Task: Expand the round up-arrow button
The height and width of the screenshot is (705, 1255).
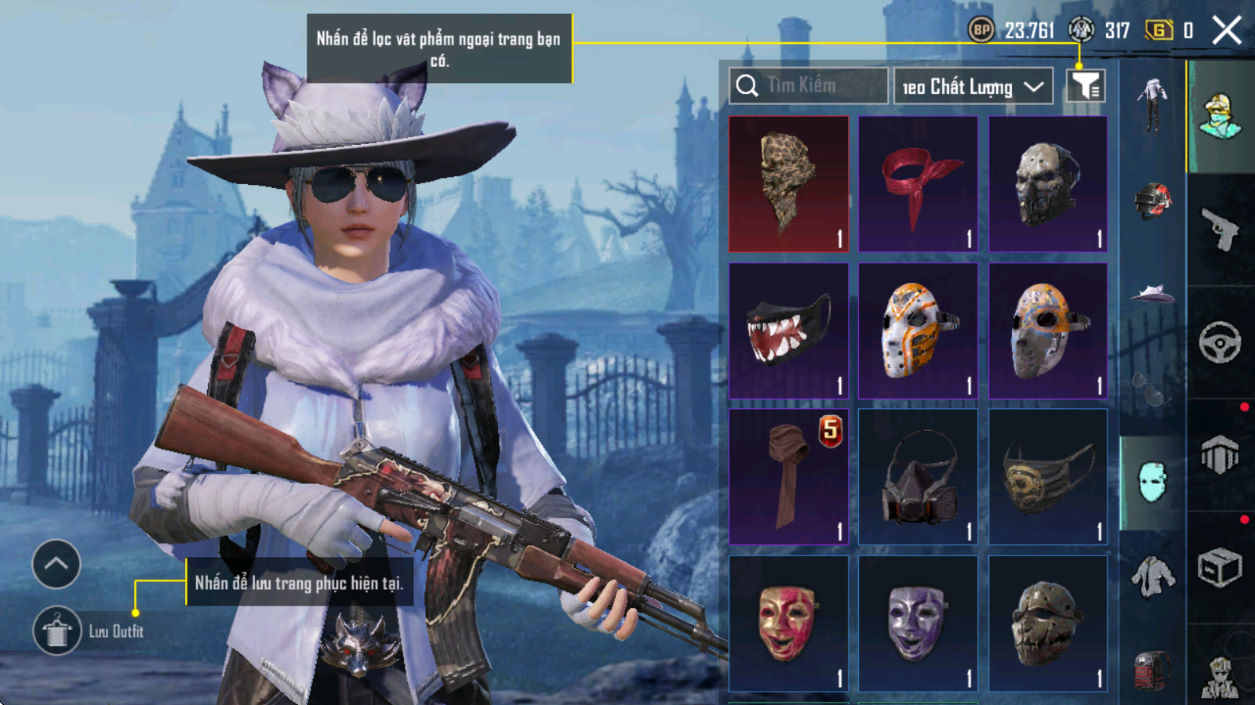Action: tap(56, 565)
